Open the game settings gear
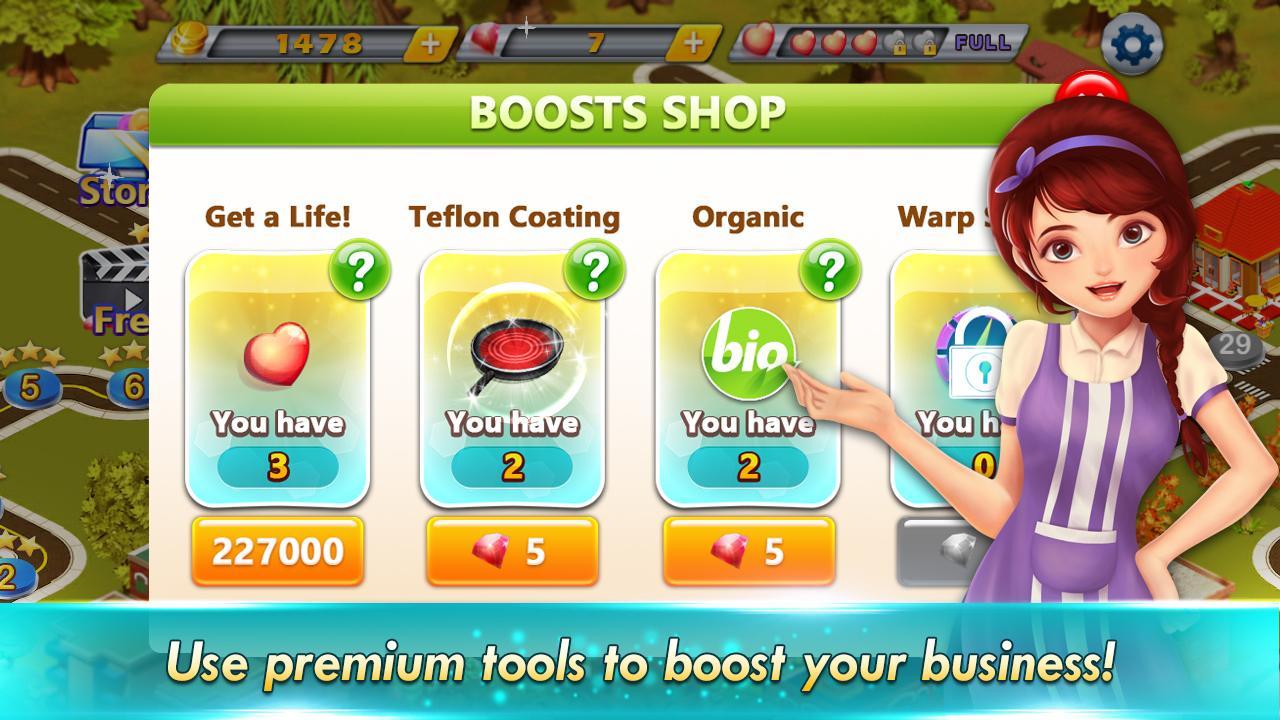The width and height of the screenshot is (1280, 720). pos(1131,43)
